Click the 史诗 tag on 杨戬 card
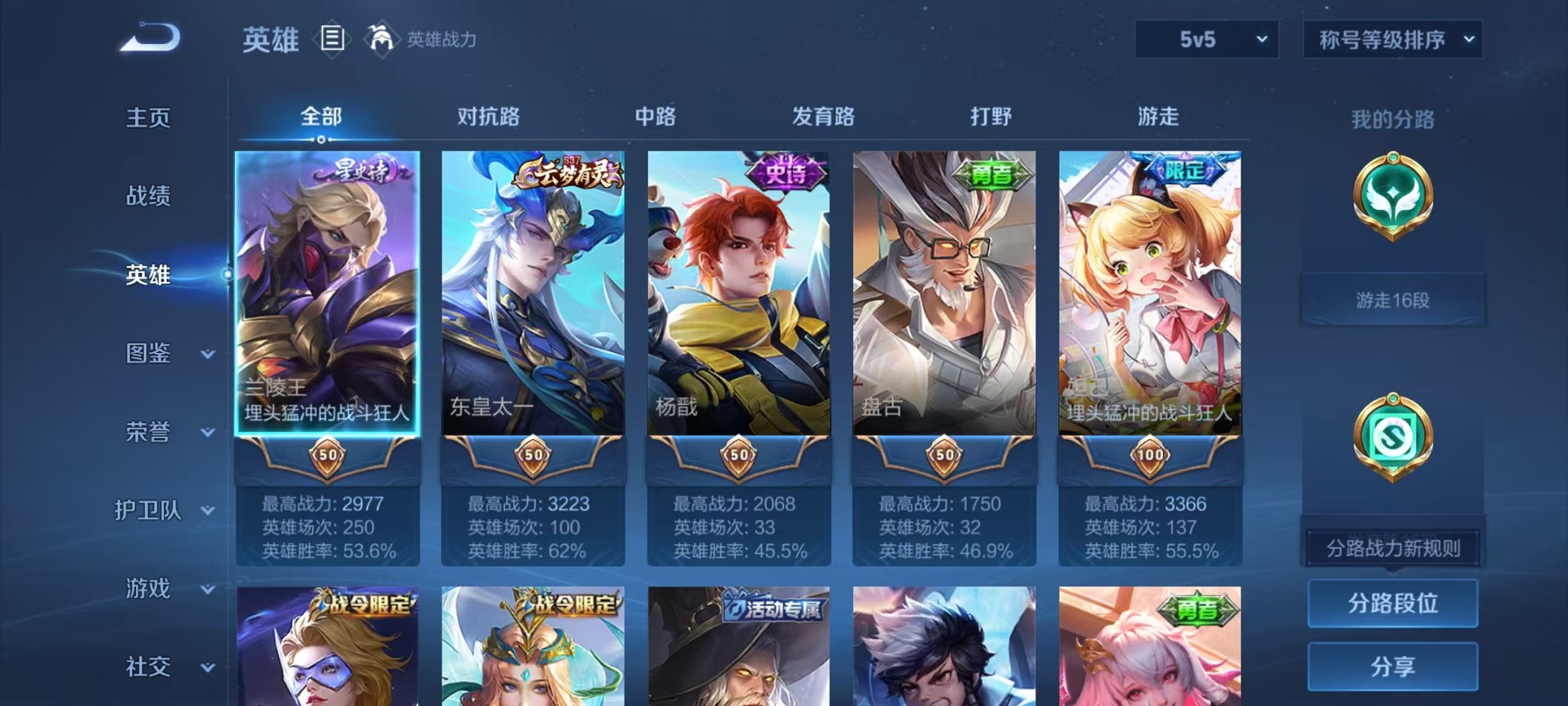 tap(790, 172)
